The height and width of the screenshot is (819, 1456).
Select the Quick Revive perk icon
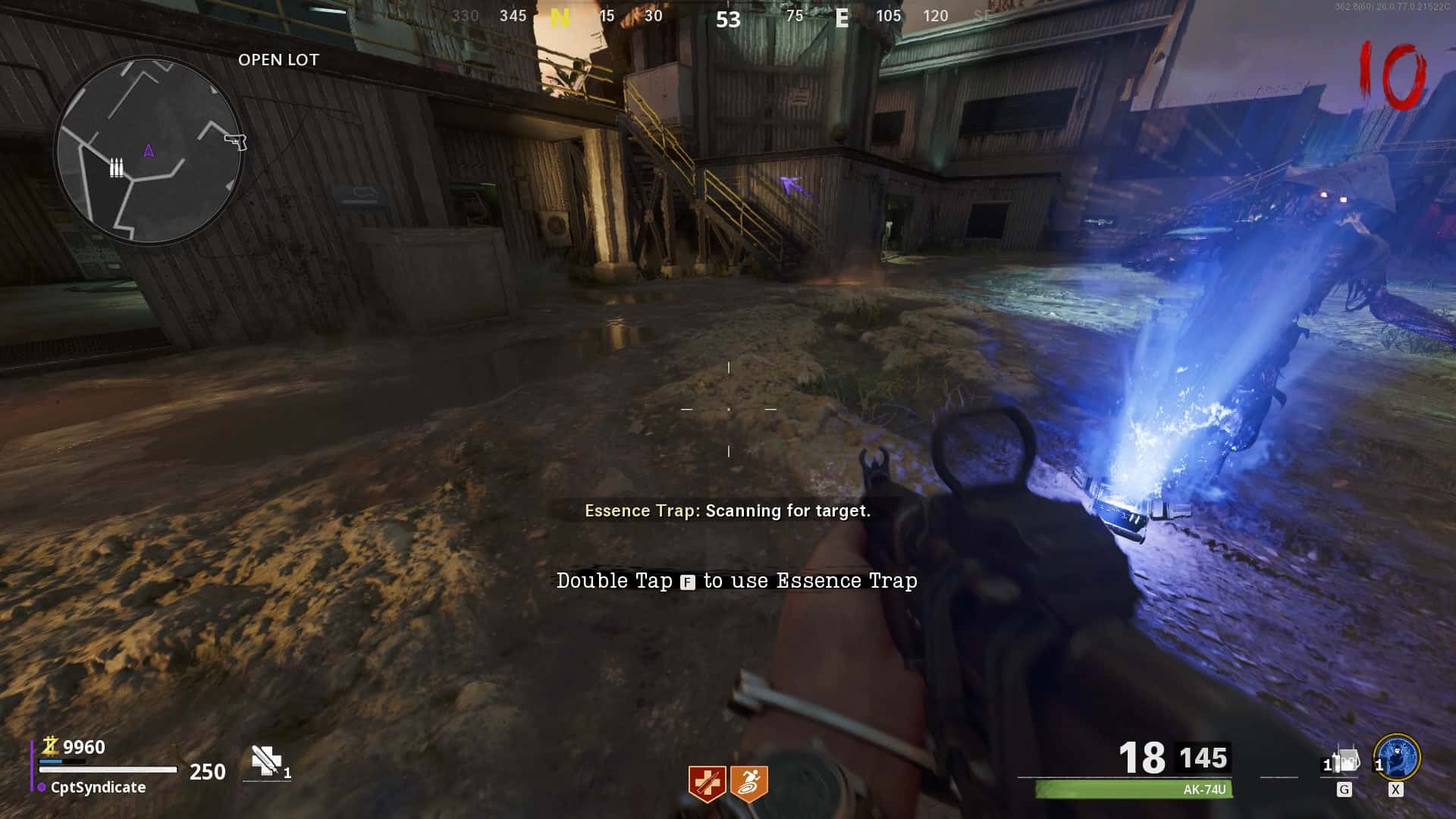(x=707, y=783)
